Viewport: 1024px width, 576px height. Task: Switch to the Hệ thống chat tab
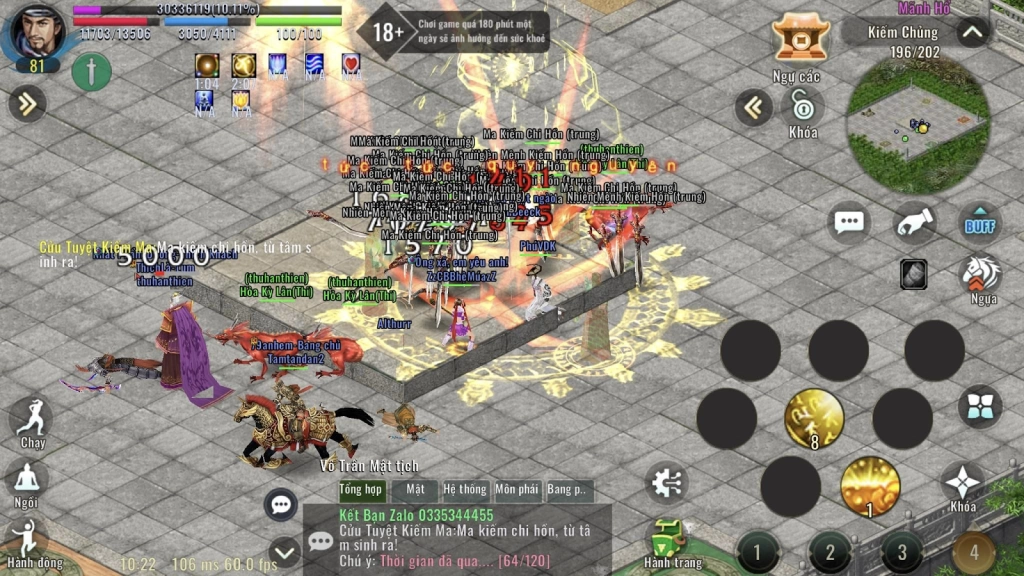[464, 490]
